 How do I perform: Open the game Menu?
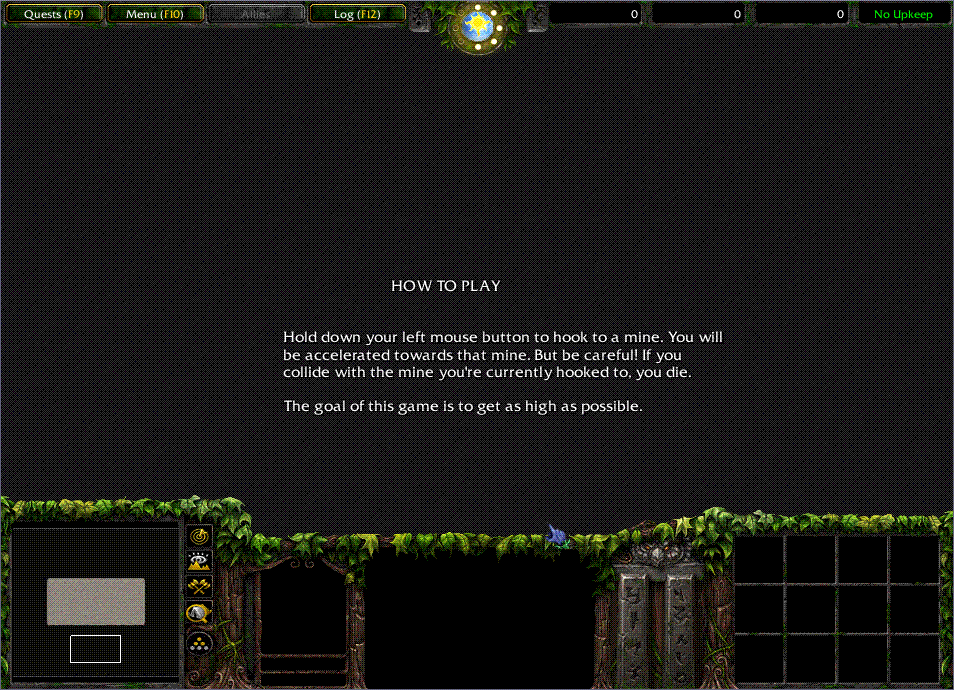[155, 14]
